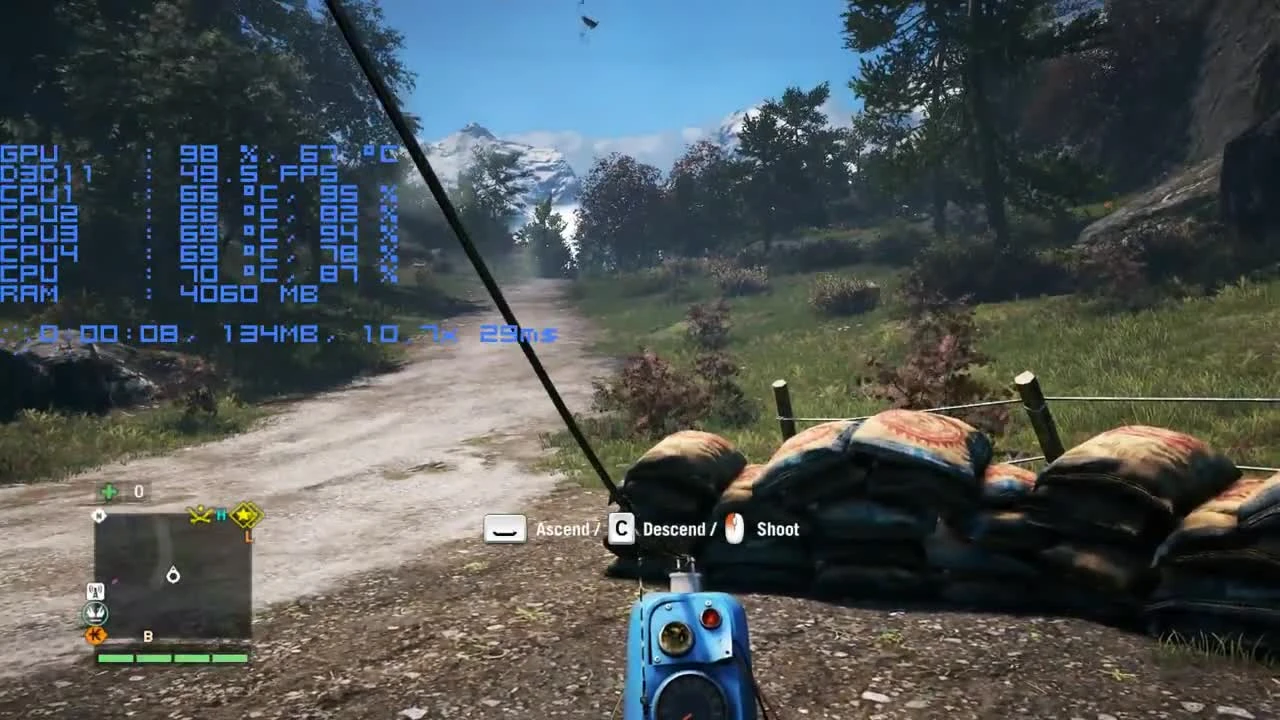This screenshot has height=720, width=1280.
Task: Click the Ascend label in the control prompt
Action: 564,529
